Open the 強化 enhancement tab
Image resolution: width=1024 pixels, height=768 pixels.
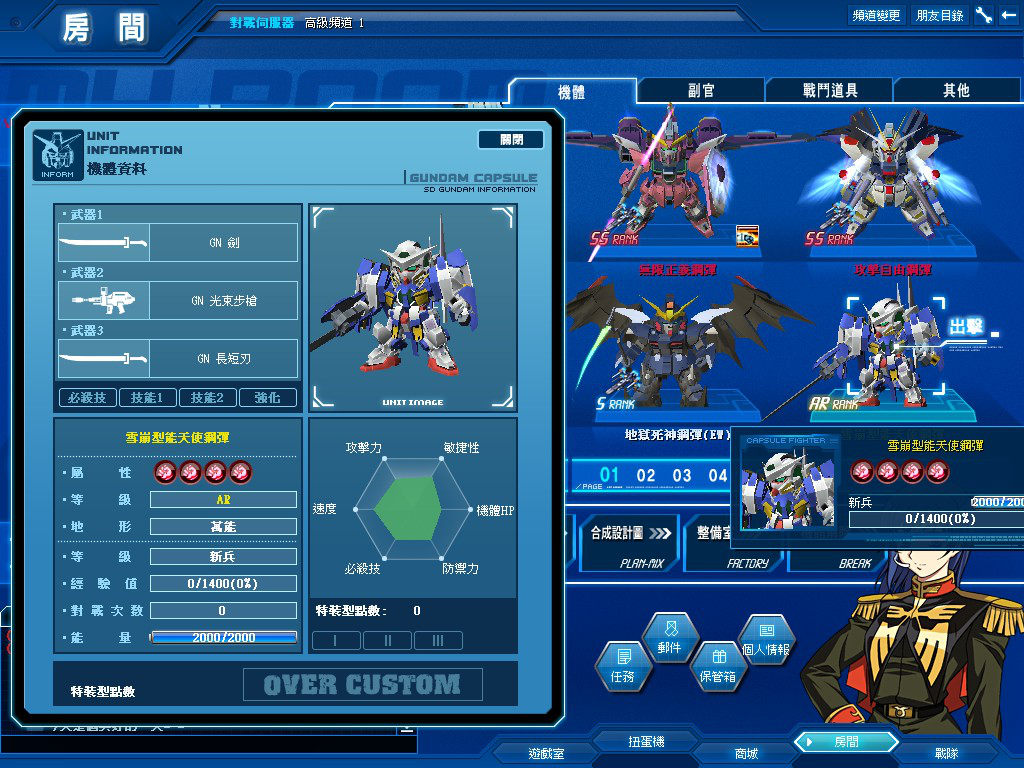click(x=268, y=397)
